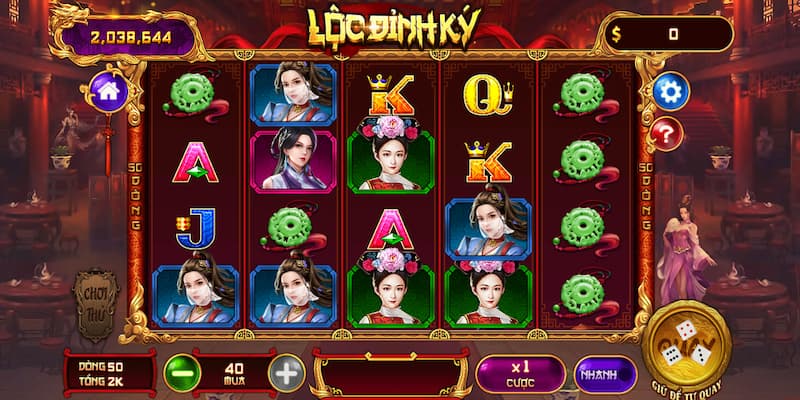Image resolution: width=800 pixels, height=400 pixels.
Task: Show help with the question mark
Action: click(667, 133)
